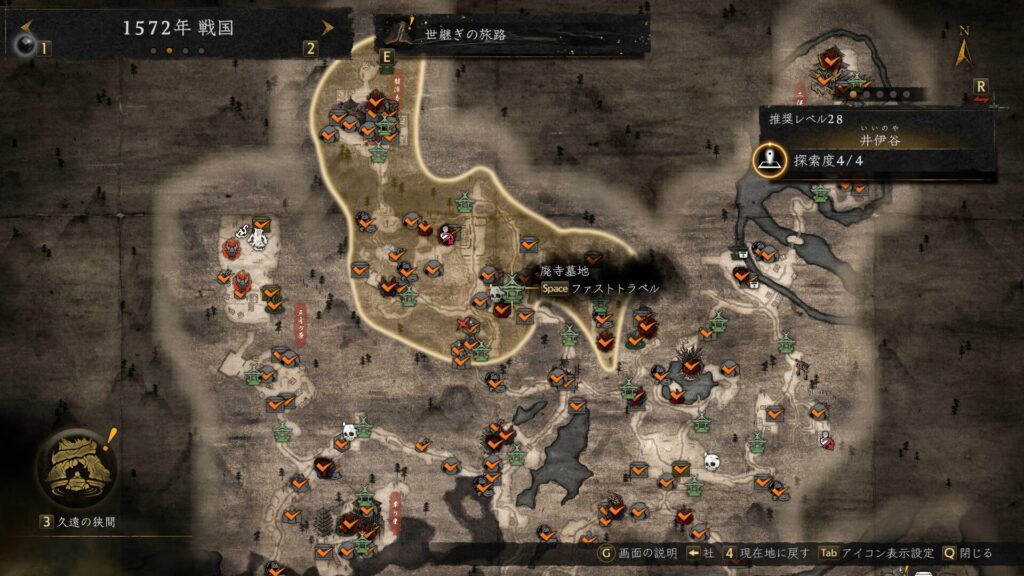Select the 廃寺墓地 shrine fast travel marker

point(514,289)
